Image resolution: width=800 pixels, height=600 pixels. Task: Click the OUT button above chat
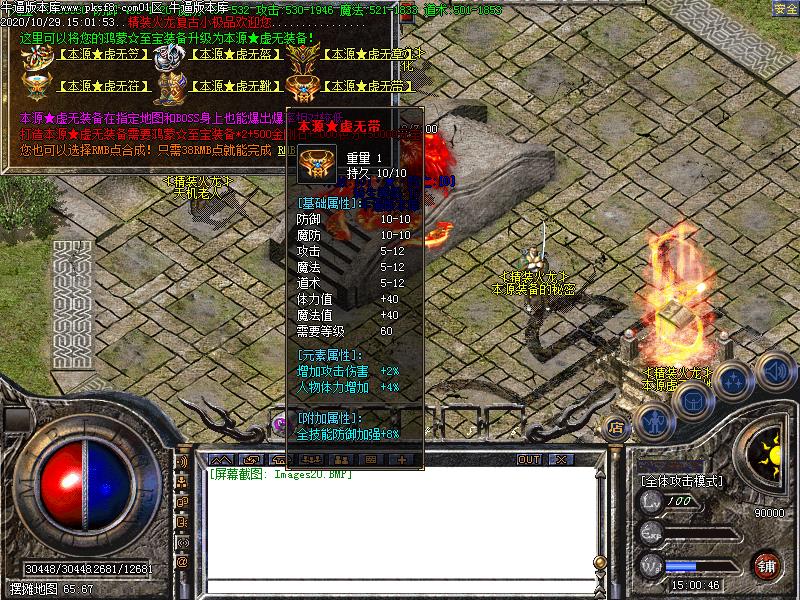click(x=528, y=459)
